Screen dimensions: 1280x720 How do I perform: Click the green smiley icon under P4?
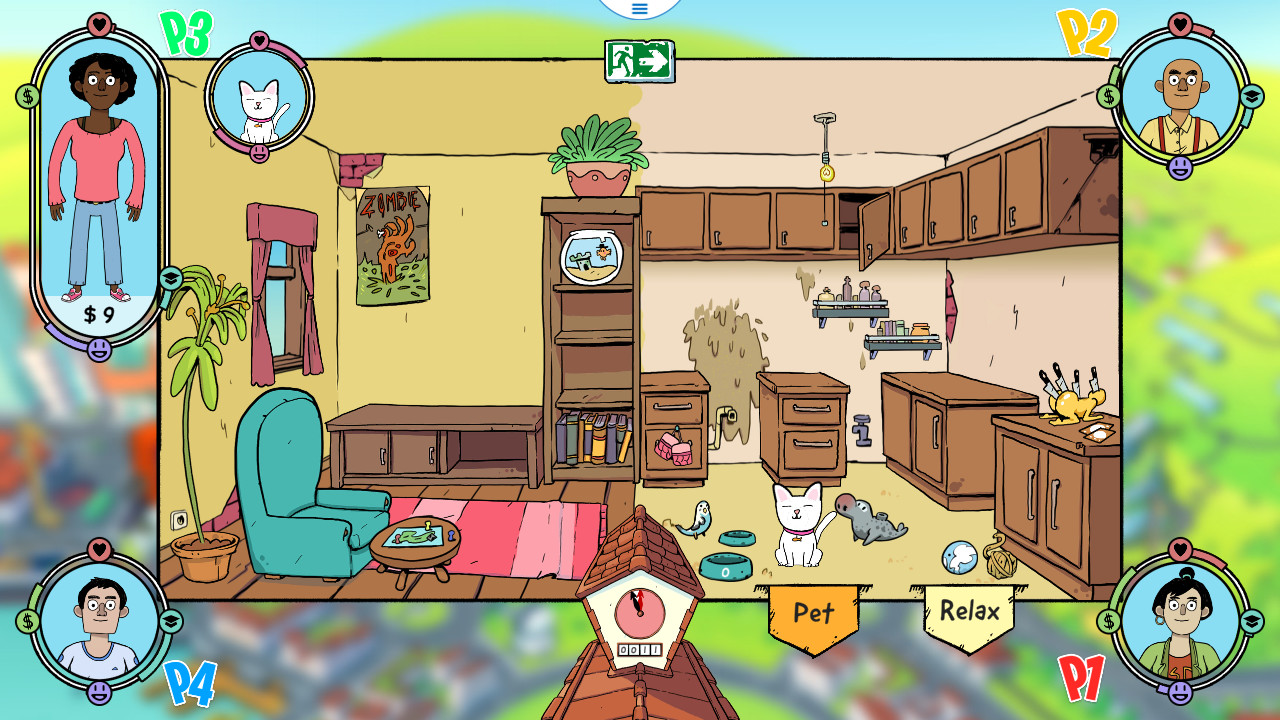(x=99, y=692)
